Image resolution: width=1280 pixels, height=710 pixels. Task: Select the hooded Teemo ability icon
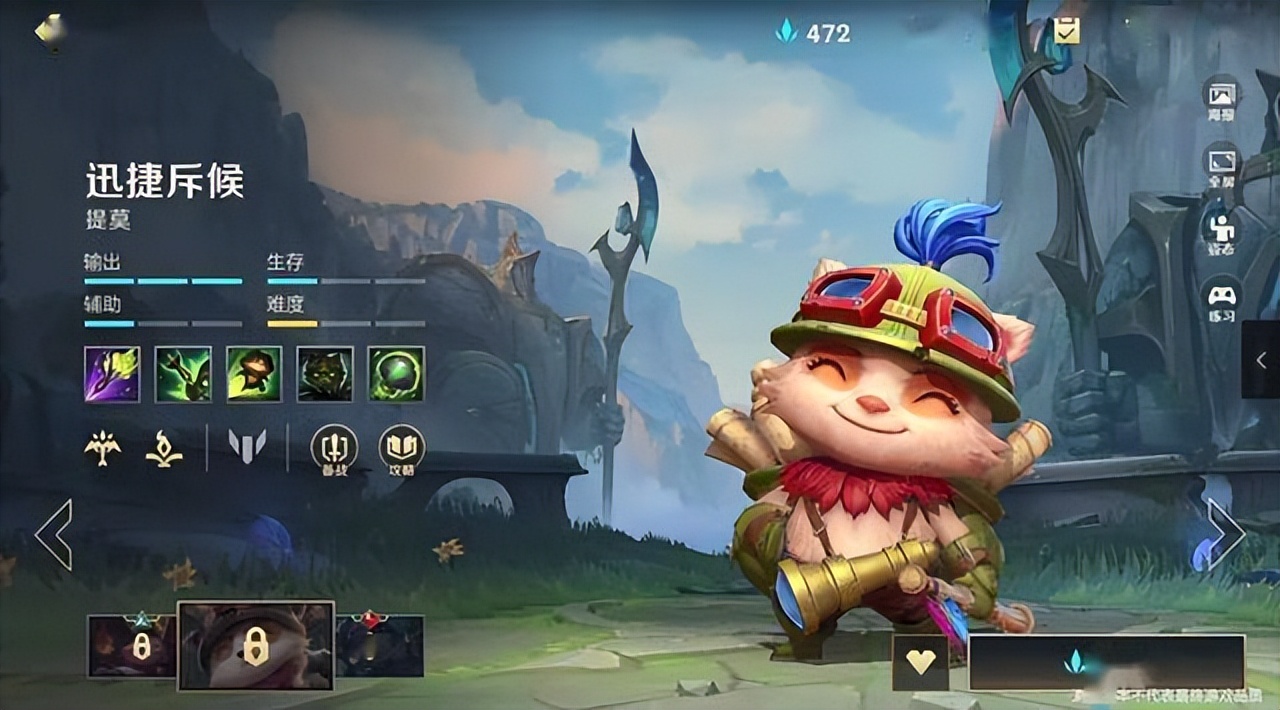click(x=325, y=374)
